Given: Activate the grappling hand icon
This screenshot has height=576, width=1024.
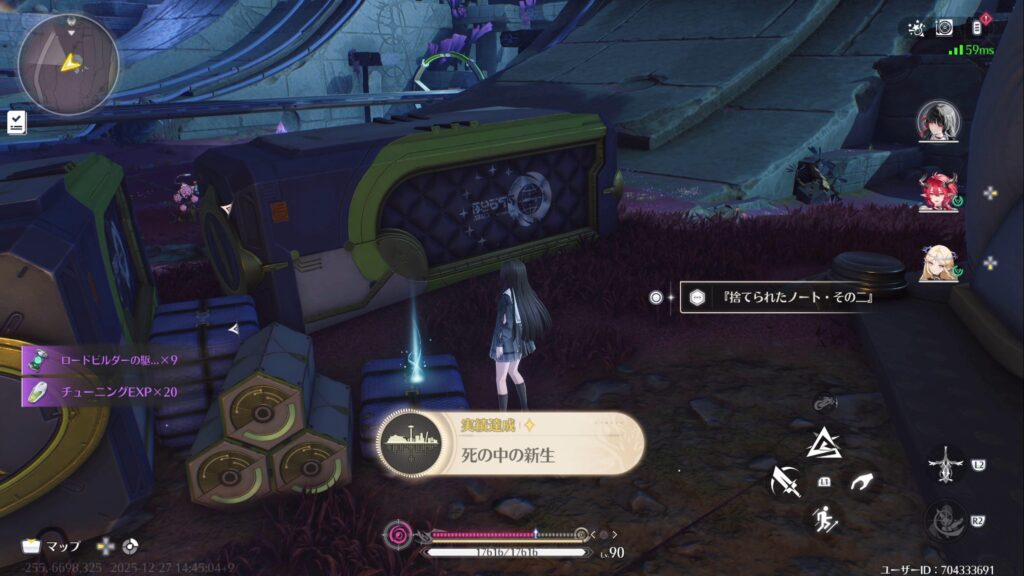Looking at the screenshot, I should click(861, 482).
